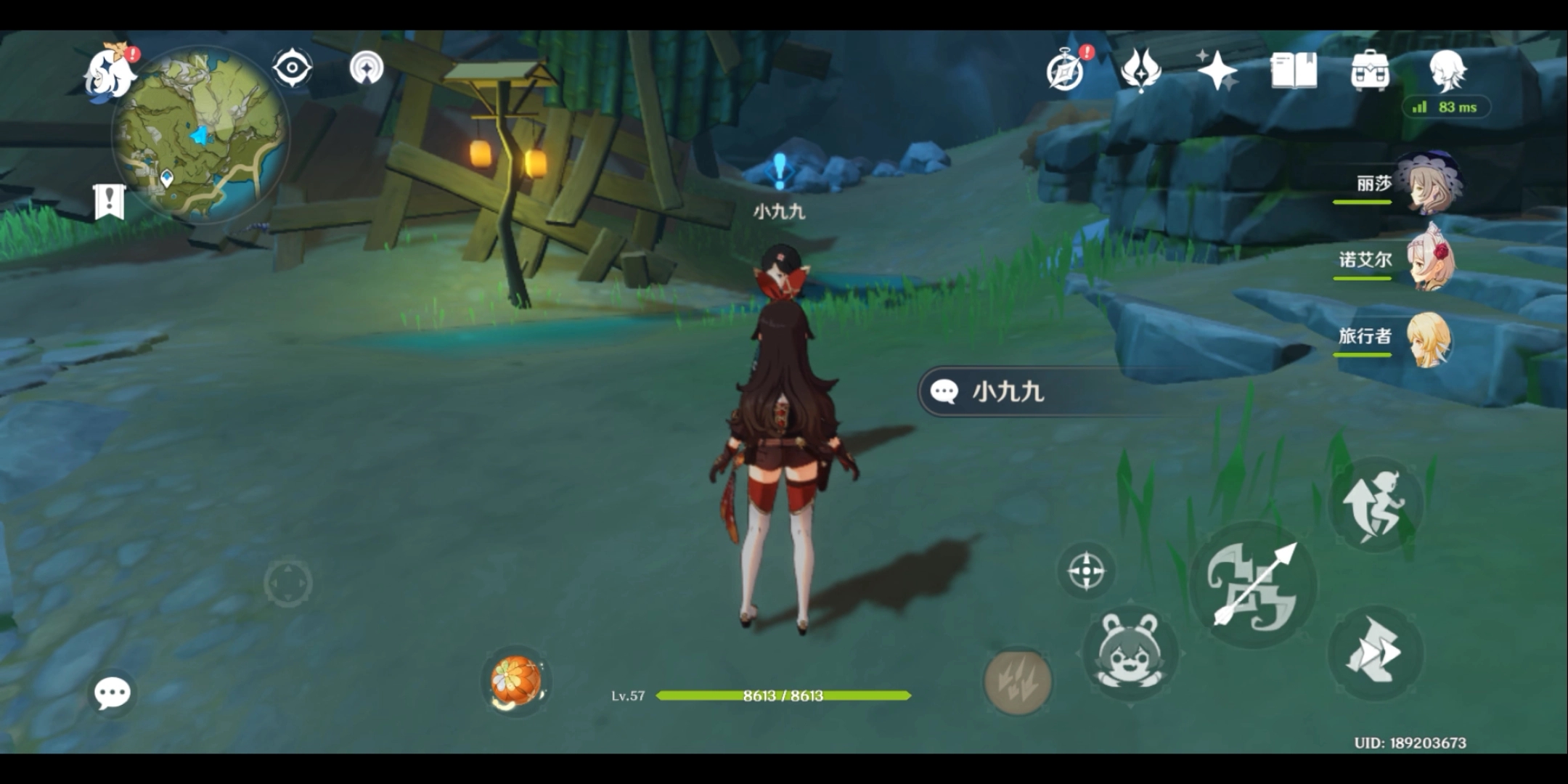The height and width of the screenshot is (784, 1568).
Task: Open the backpack inventory
Action: 1370,71
